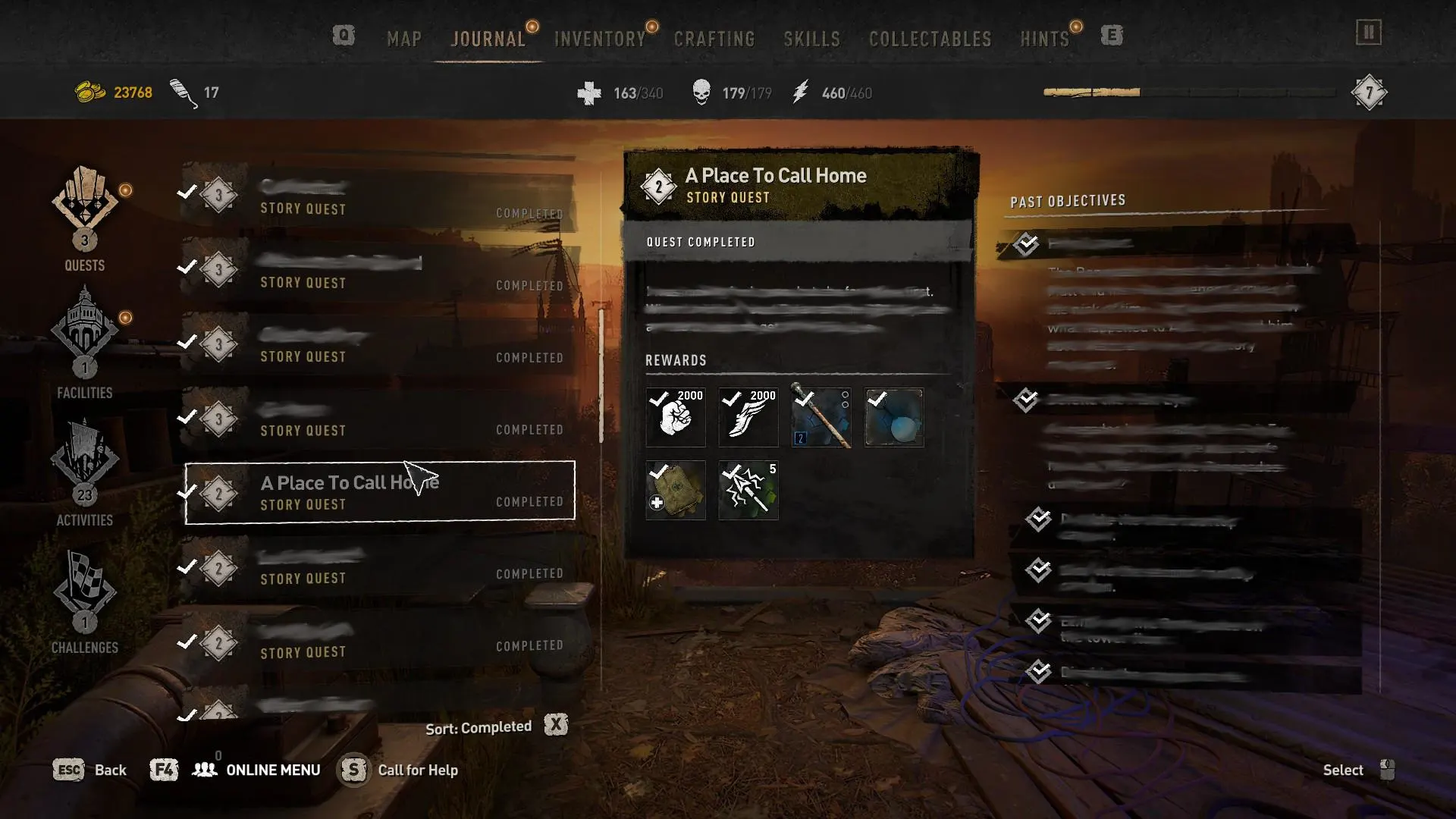Go to the Crafting tab
The width and height of the screenshot is (1456, 819).
(x=714, y=39)
